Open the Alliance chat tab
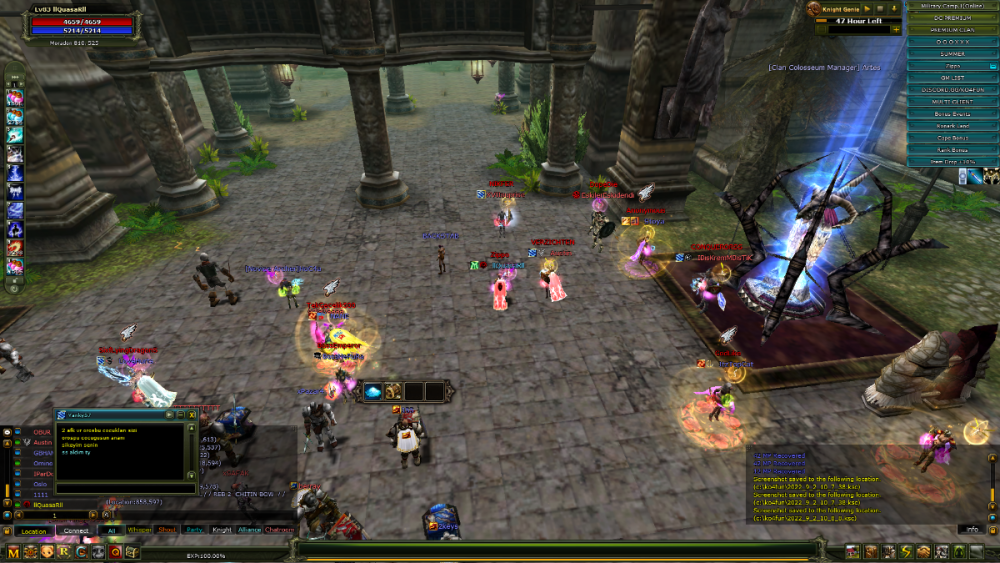Image resolution: width=1000 pixels, height=563 pixels. pyautogui.click(x=249, y=530)
